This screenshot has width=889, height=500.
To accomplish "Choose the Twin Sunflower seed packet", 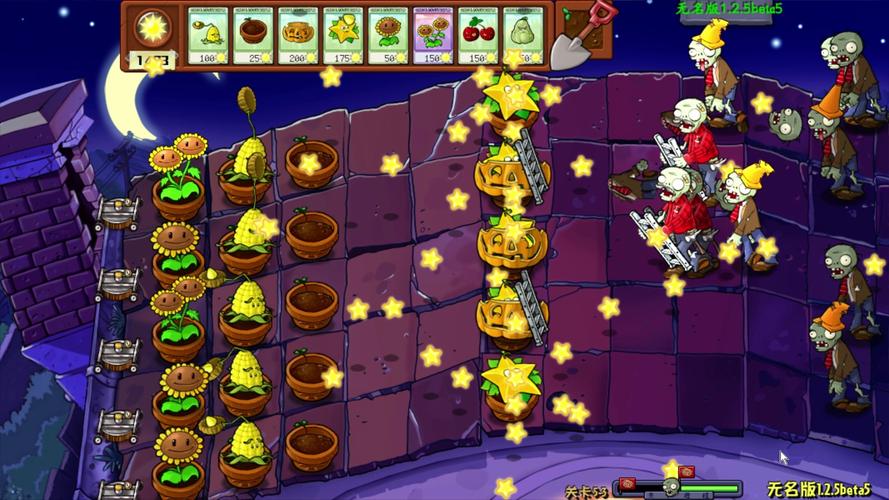I will pos(434,36).
